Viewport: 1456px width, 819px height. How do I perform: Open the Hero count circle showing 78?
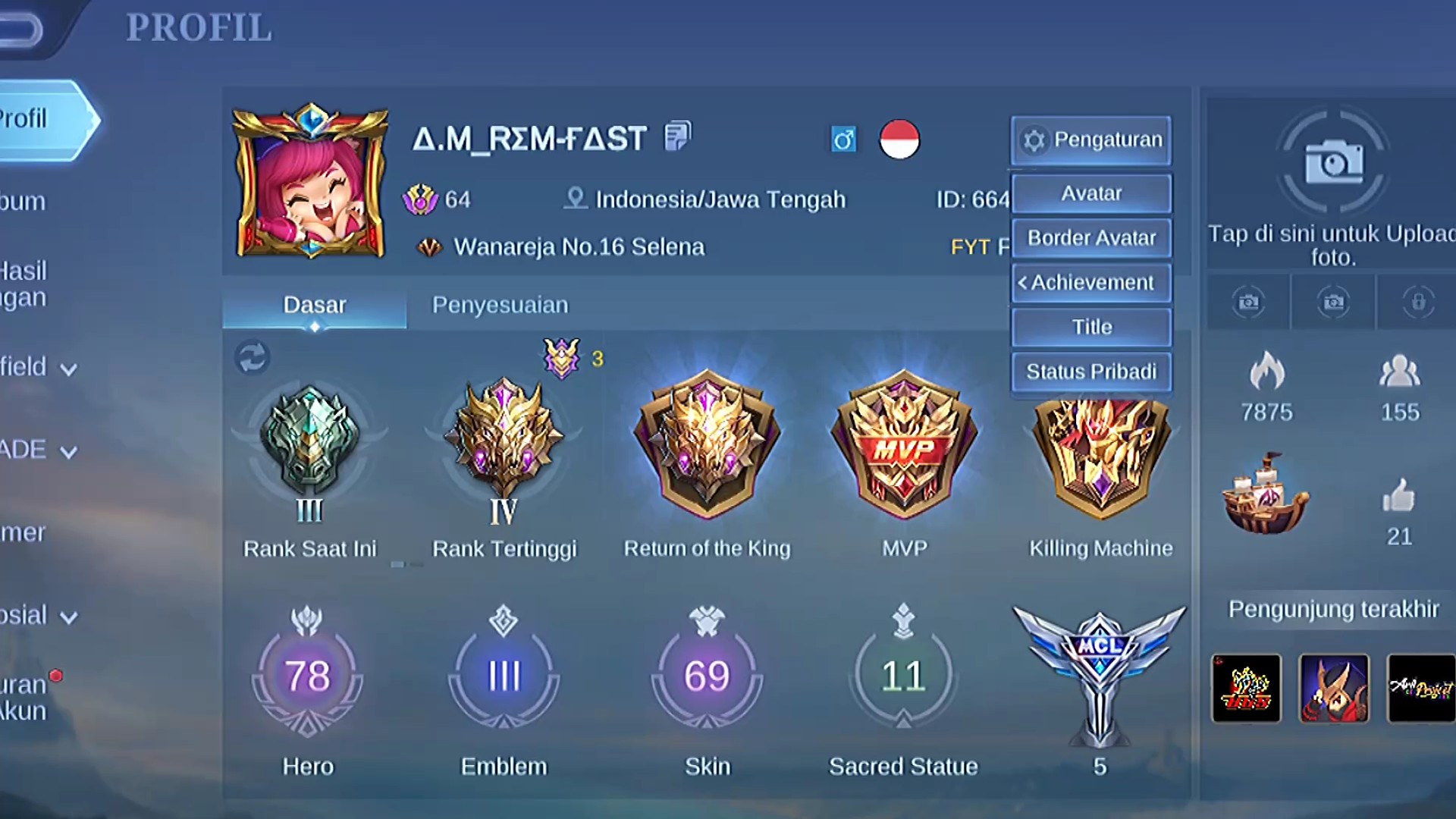(307, 676)
